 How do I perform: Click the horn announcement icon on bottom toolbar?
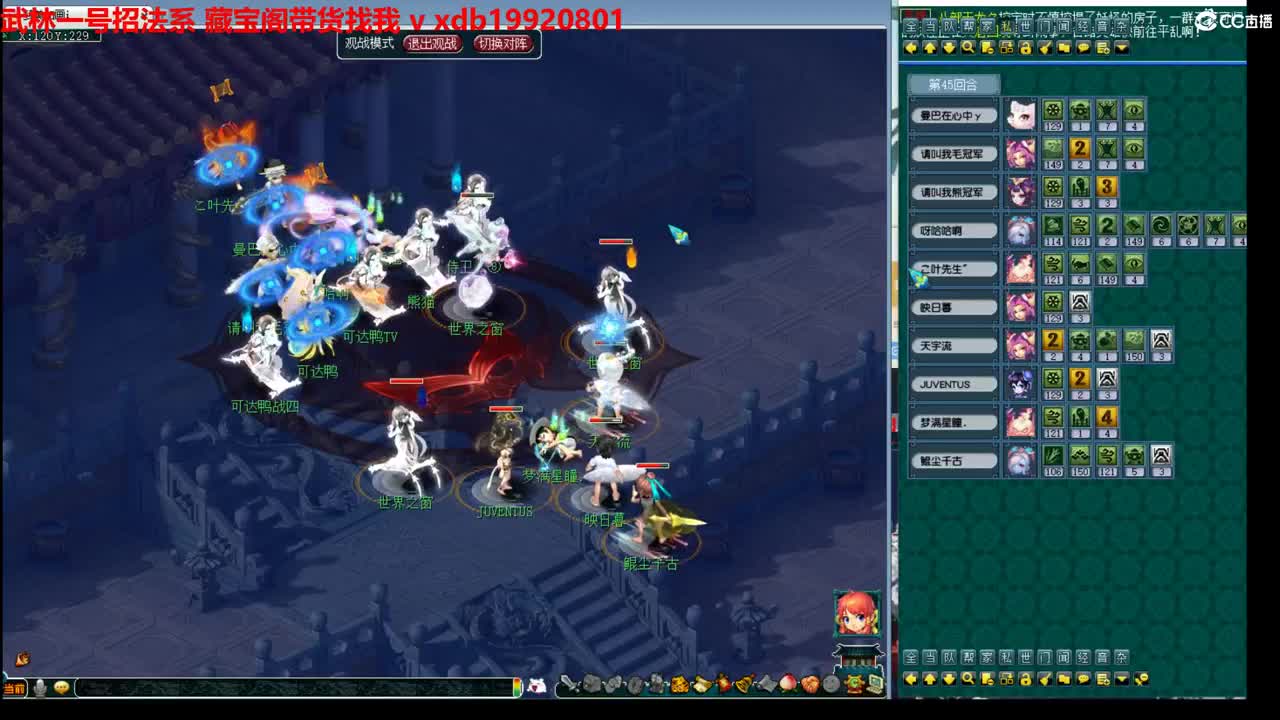(x=743, y=684)
